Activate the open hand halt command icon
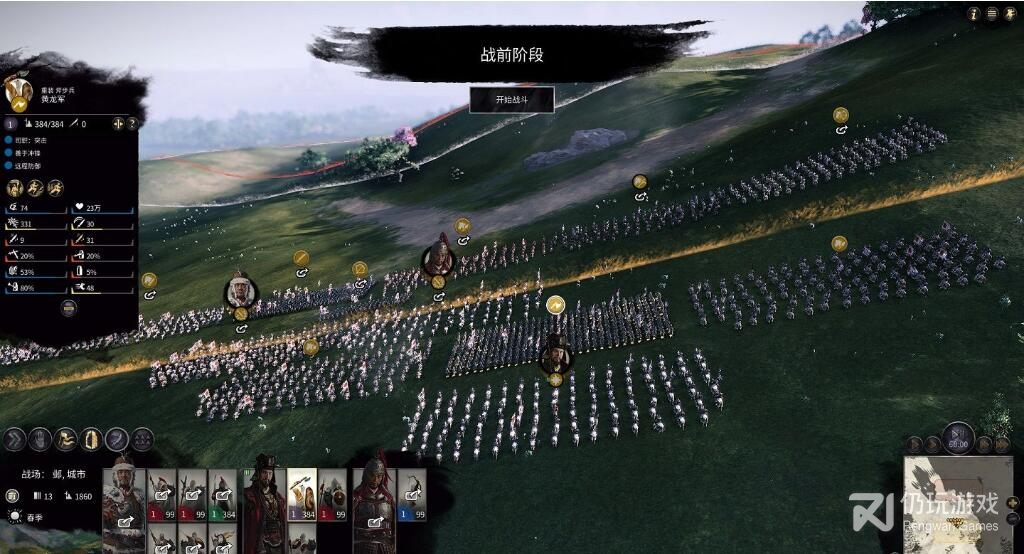This screenshot has width=1024, height=554. click(40, 439)
